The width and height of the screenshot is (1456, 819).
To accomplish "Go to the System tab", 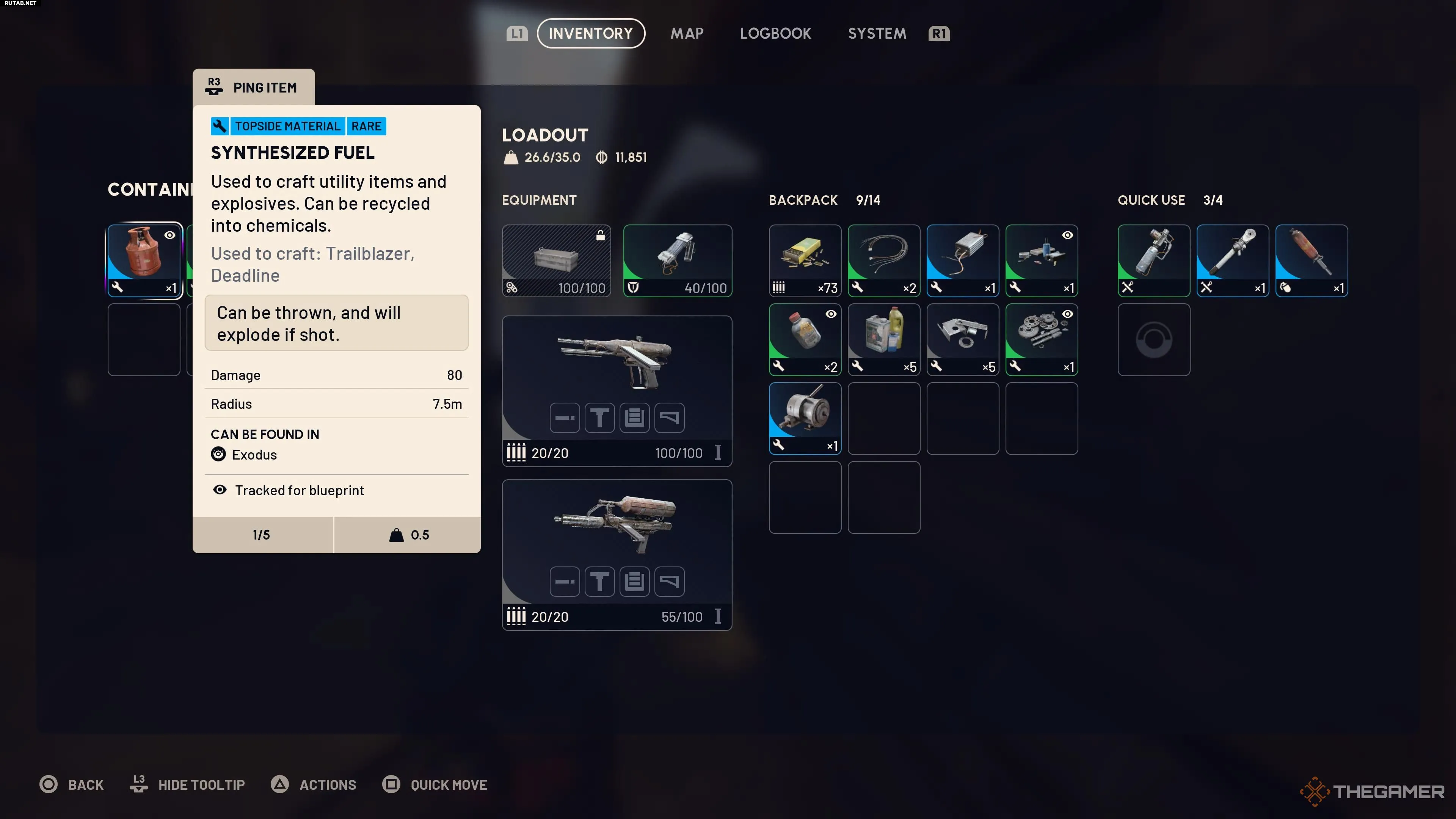I will [877, 33].
